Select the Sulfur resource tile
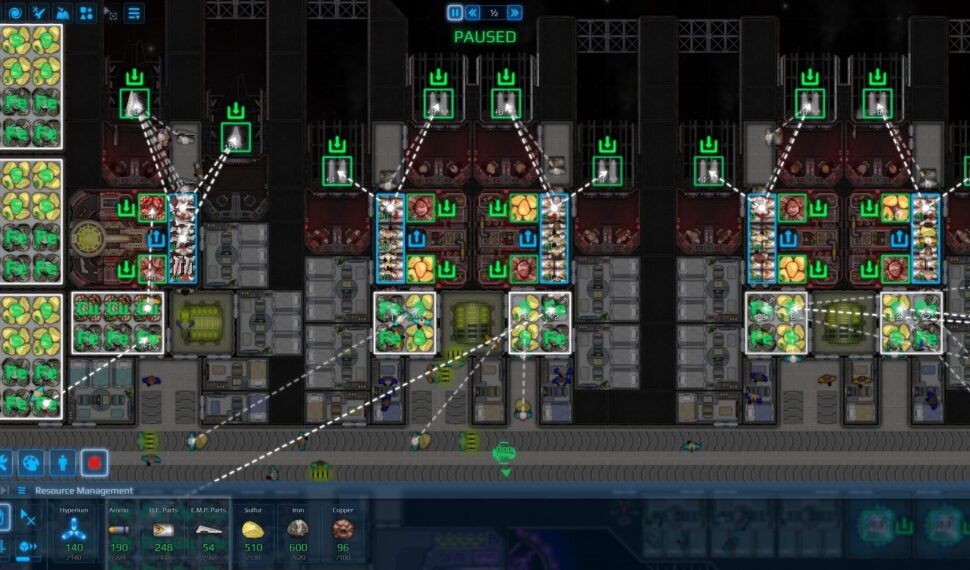 coord(253,533)
